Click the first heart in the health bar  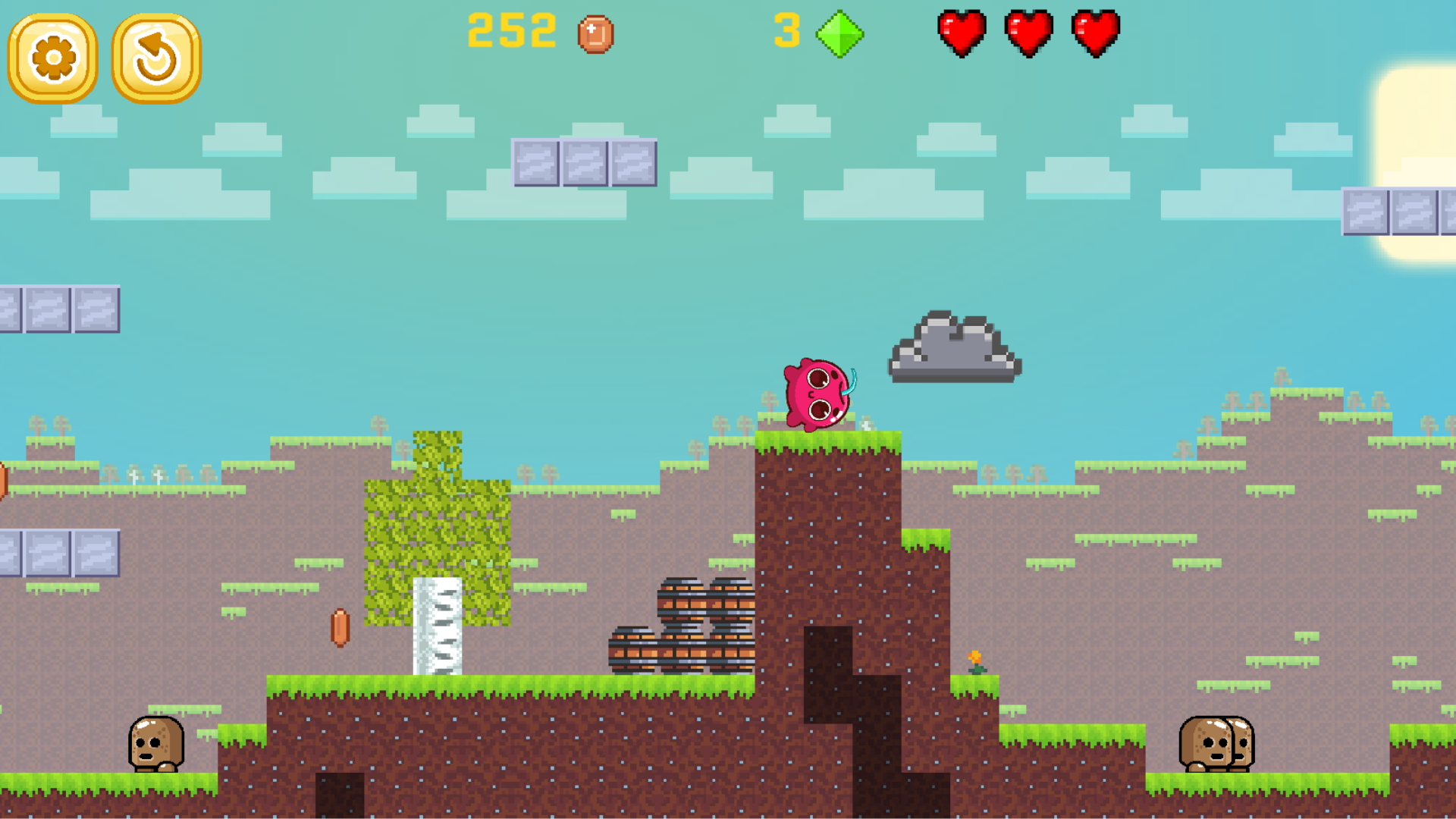[962, 32]
